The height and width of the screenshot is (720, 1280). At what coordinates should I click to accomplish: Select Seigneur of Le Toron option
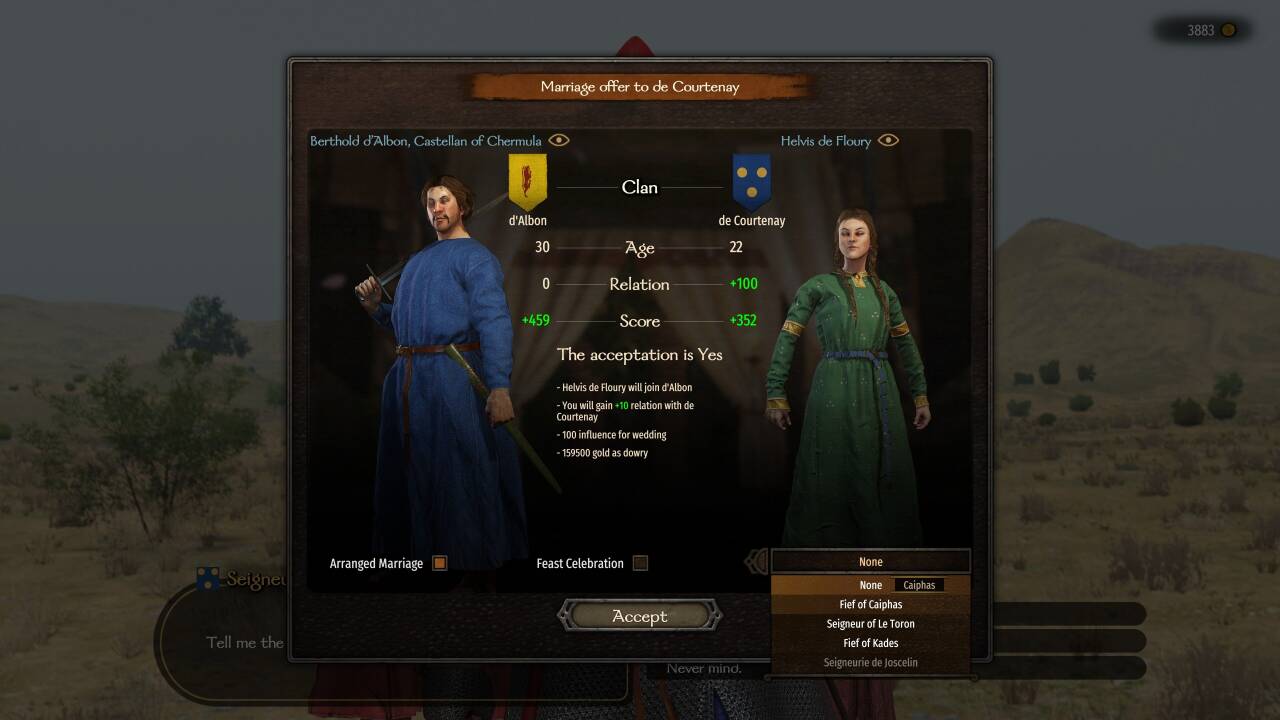[870, 623]
